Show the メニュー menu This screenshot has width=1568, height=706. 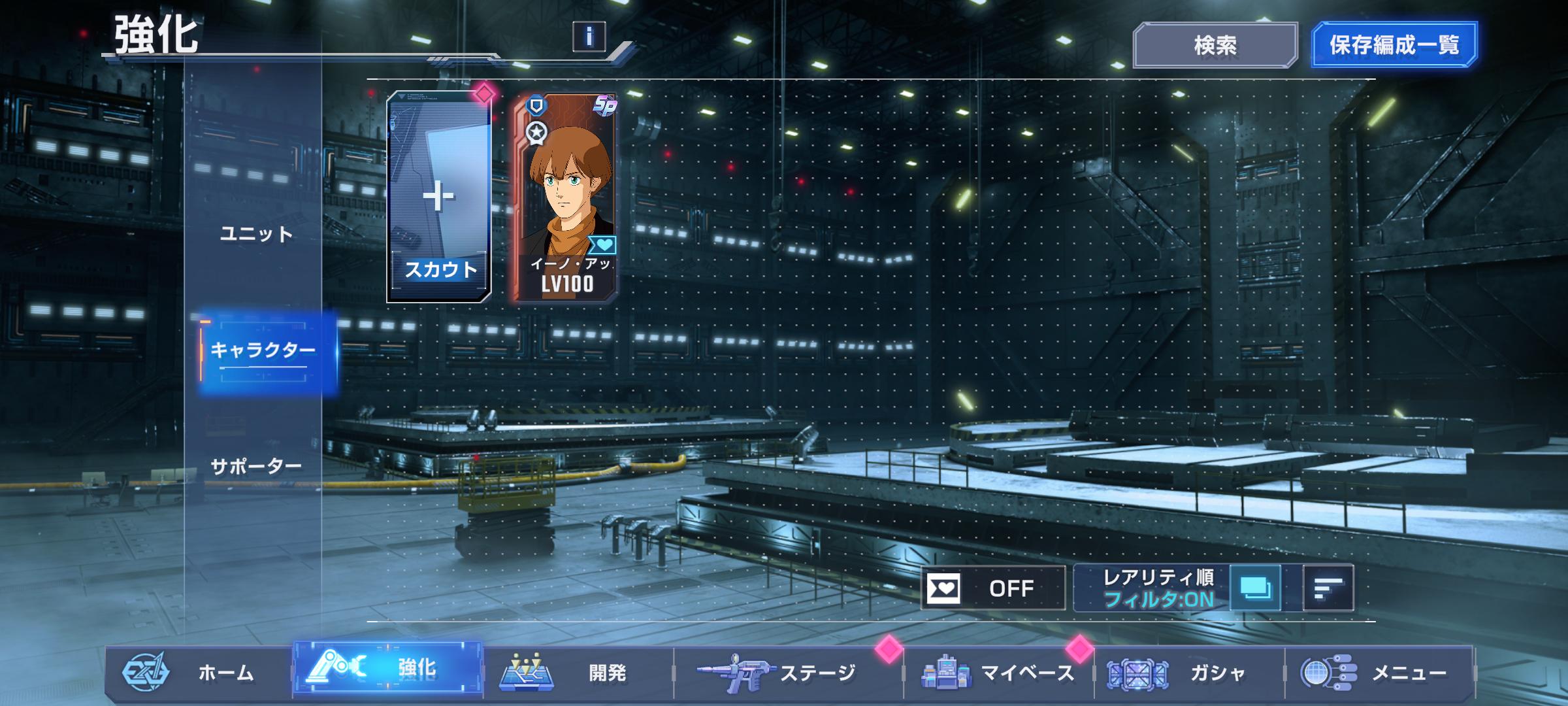(x=1379, y=673)
